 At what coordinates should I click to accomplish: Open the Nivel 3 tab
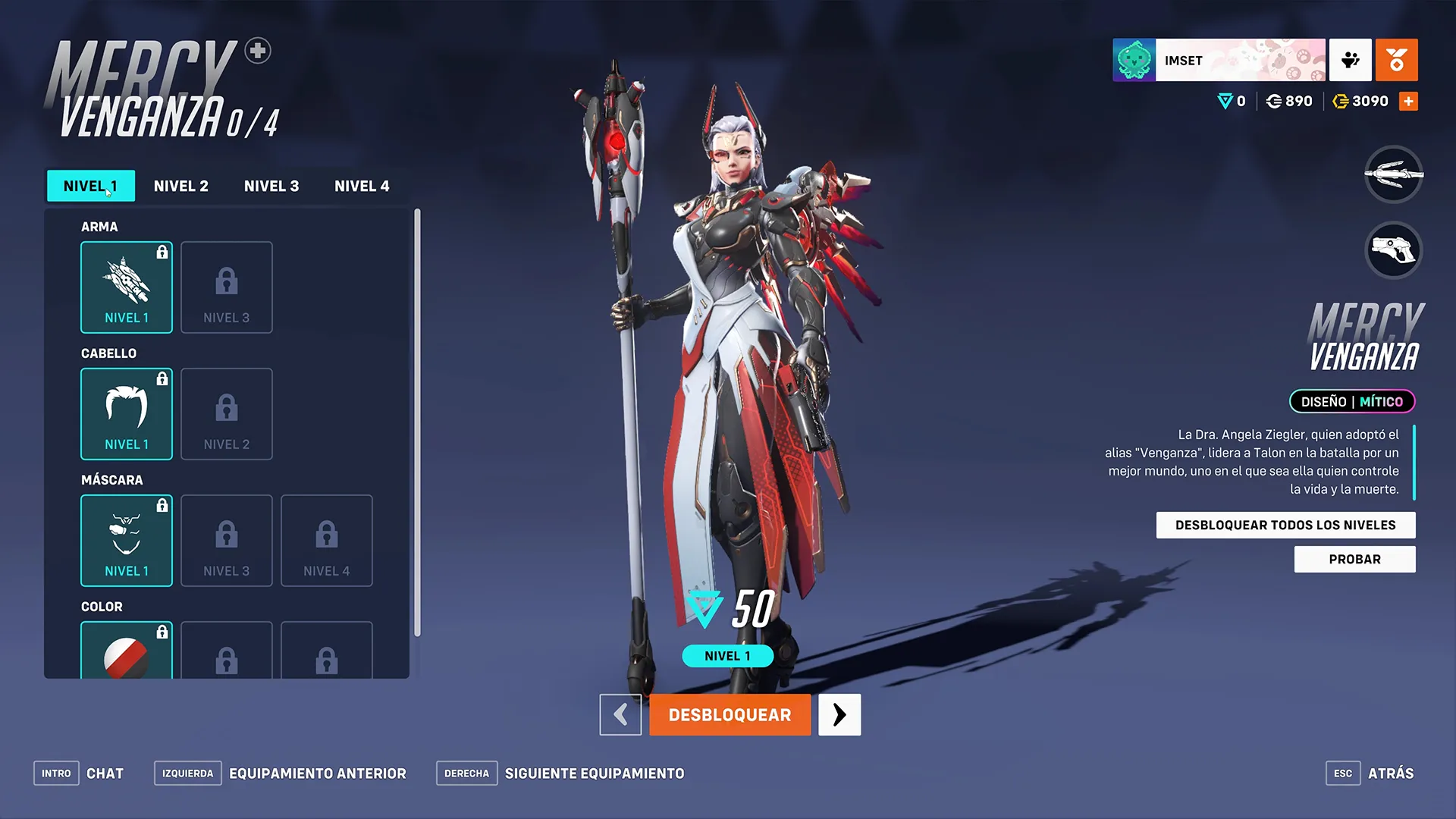(271, 186)
